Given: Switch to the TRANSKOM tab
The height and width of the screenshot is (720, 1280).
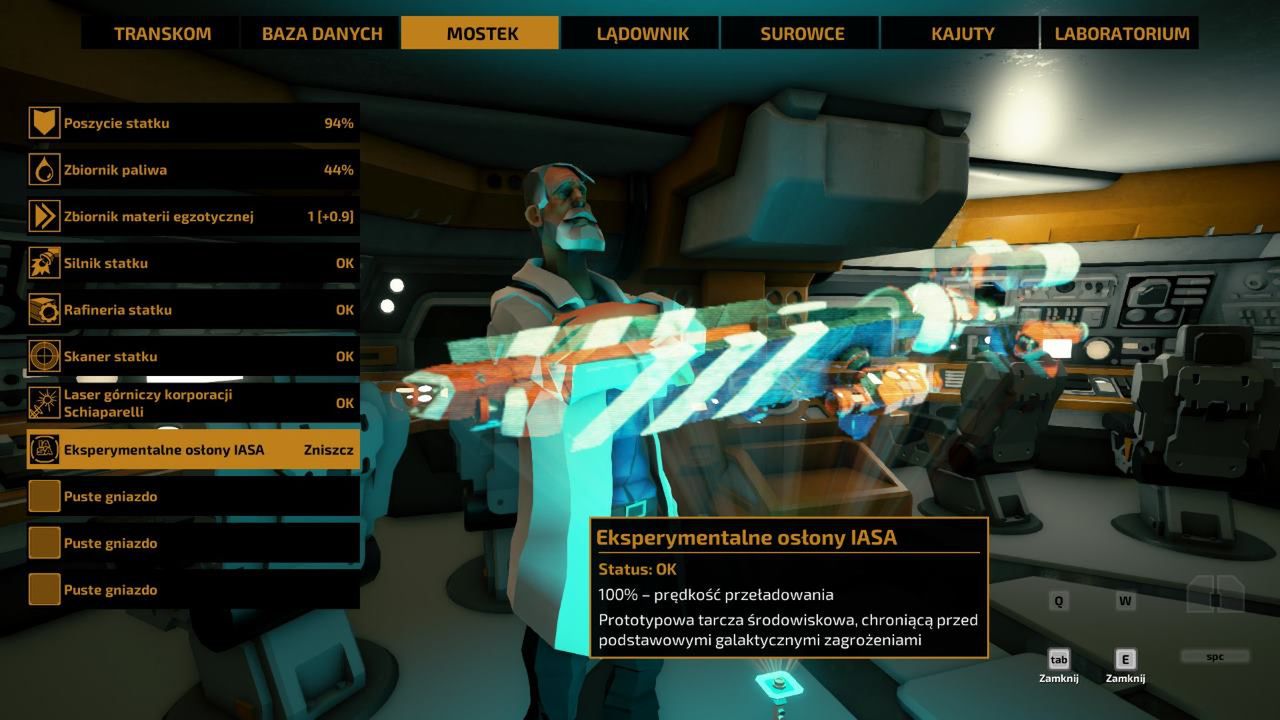Looking at the screenshot, I should (x=162, y=33).
